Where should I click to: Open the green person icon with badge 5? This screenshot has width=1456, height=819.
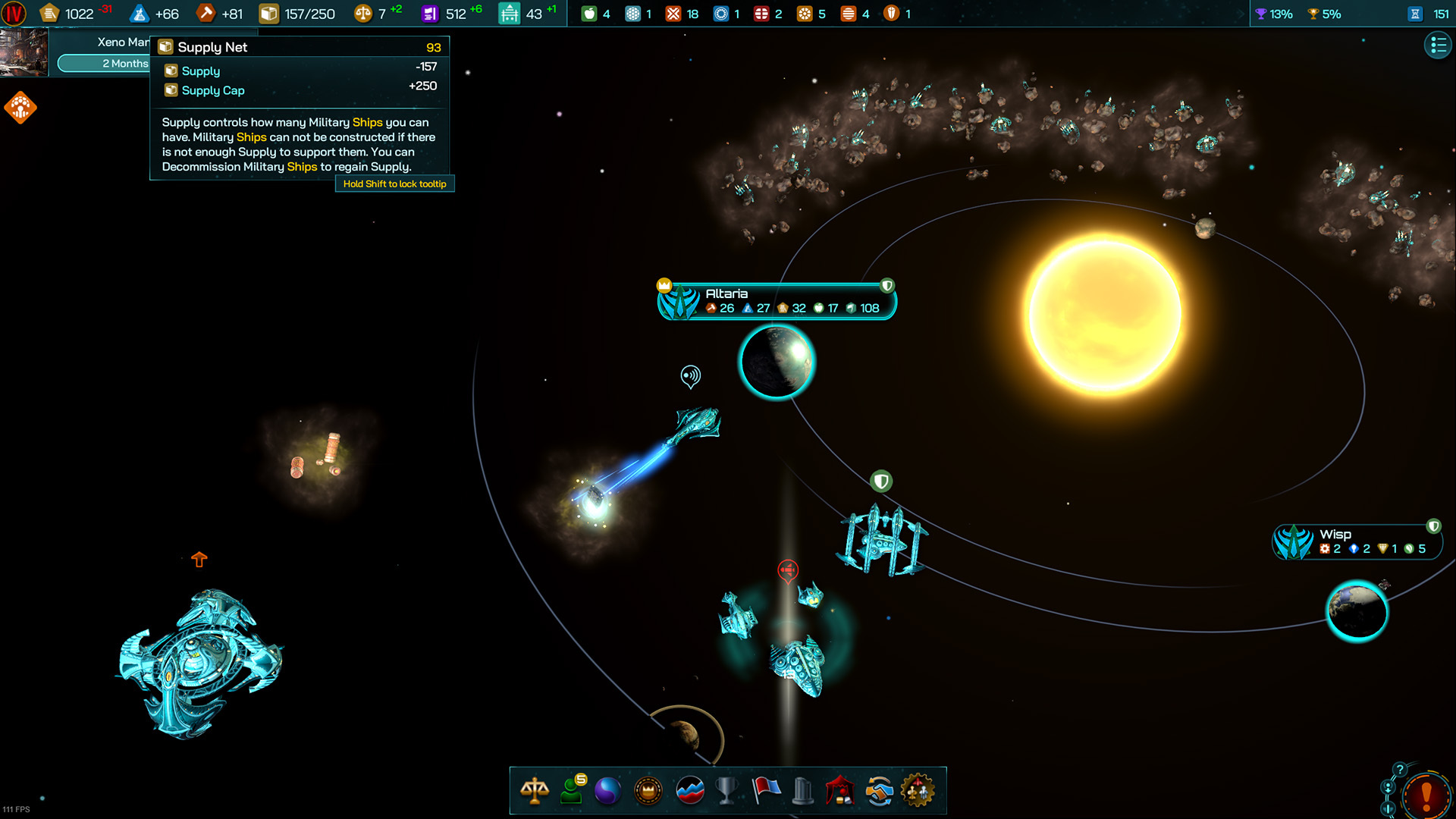click(572, 791)
